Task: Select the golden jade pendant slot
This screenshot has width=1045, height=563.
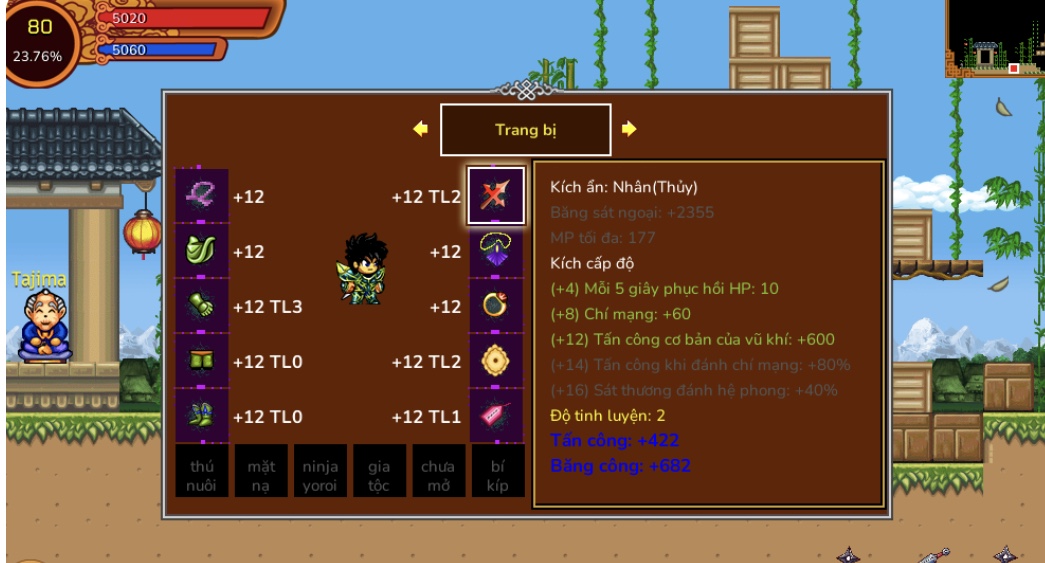Action: point(496,361)
